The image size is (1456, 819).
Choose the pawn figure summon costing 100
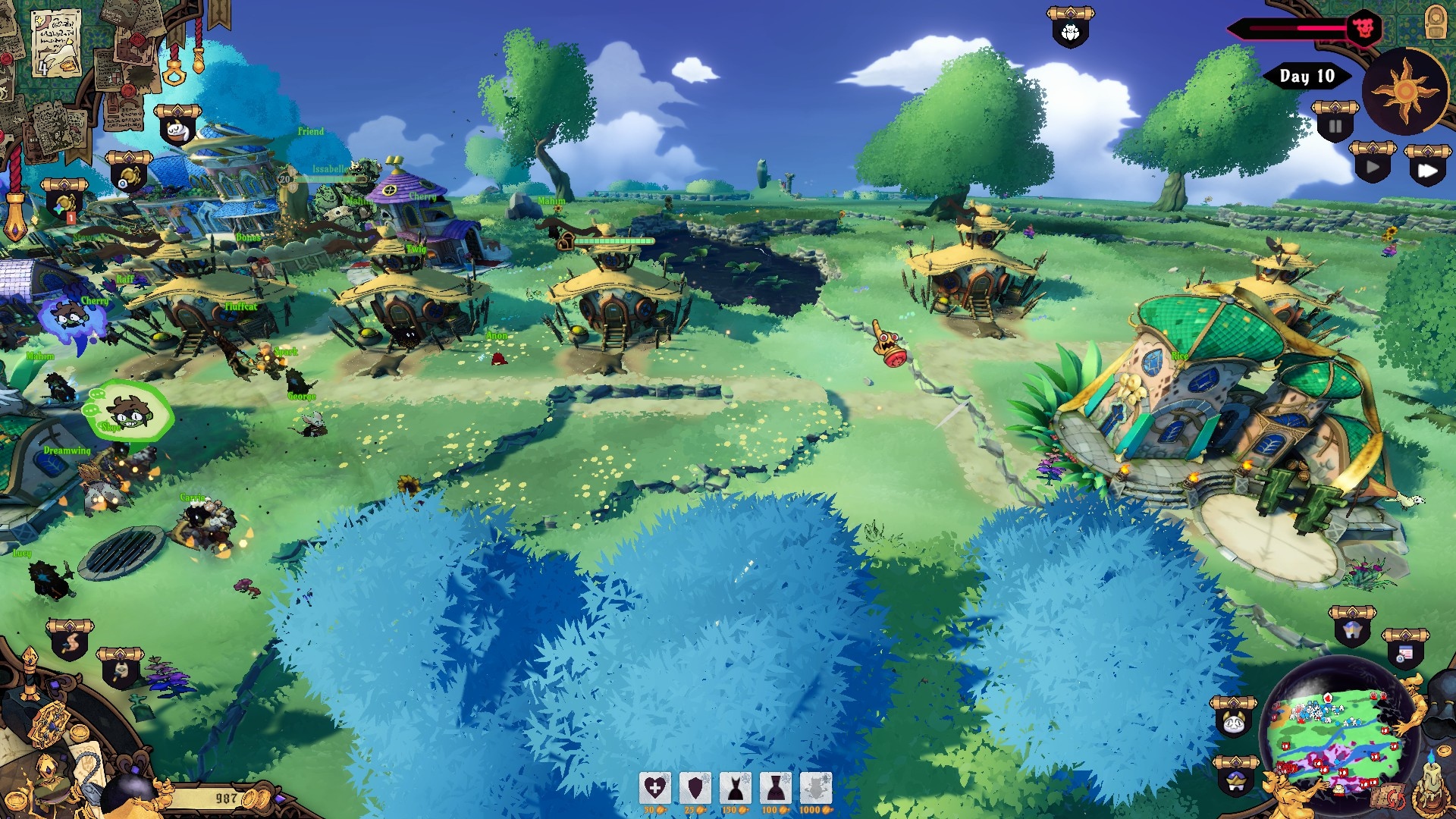[775, 789]
